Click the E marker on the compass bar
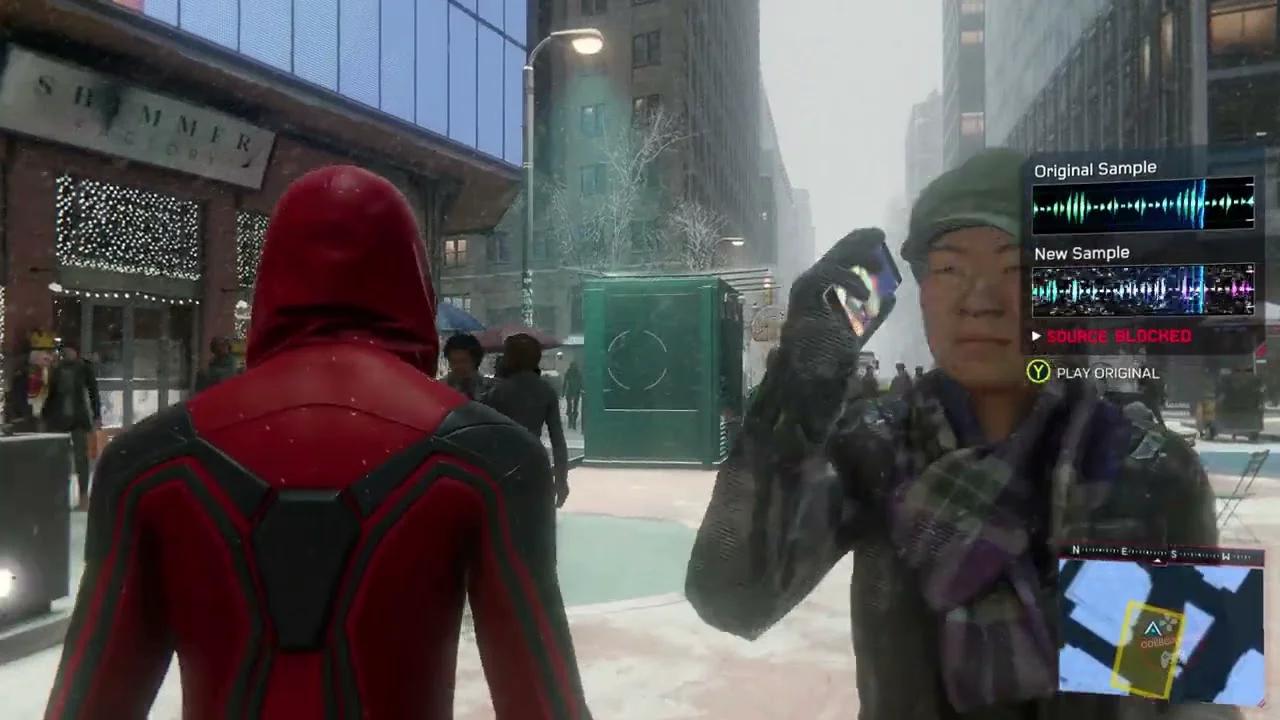 click(1125, 551)
